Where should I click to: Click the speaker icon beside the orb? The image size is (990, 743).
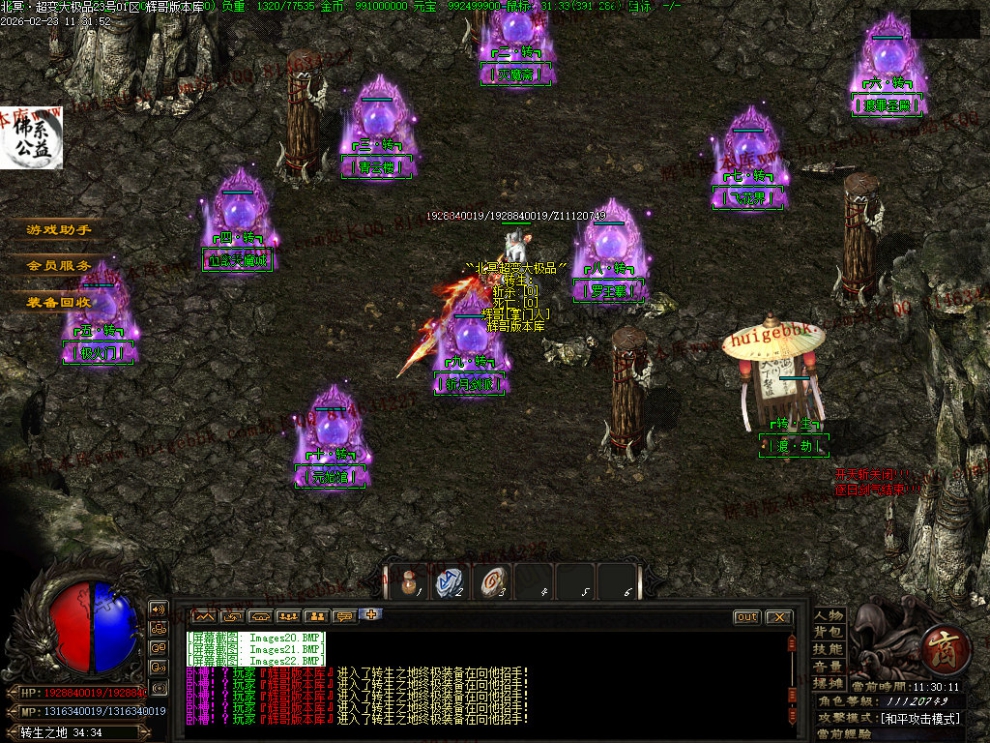158,608
